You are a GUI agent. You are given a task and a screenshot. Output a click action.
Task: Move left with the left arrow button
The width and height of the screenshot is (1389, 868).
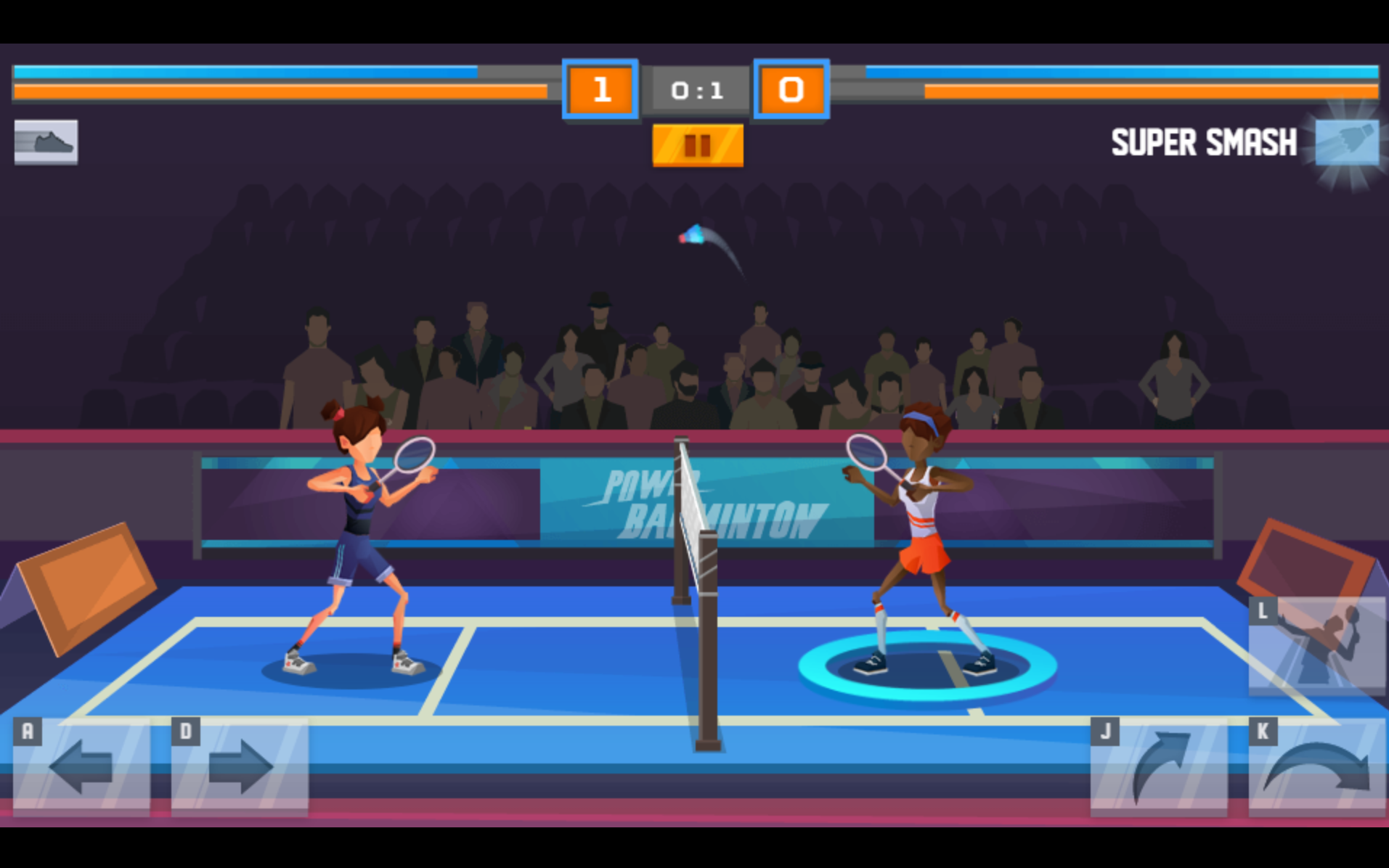pyautogui.click(x=81, y=767)
